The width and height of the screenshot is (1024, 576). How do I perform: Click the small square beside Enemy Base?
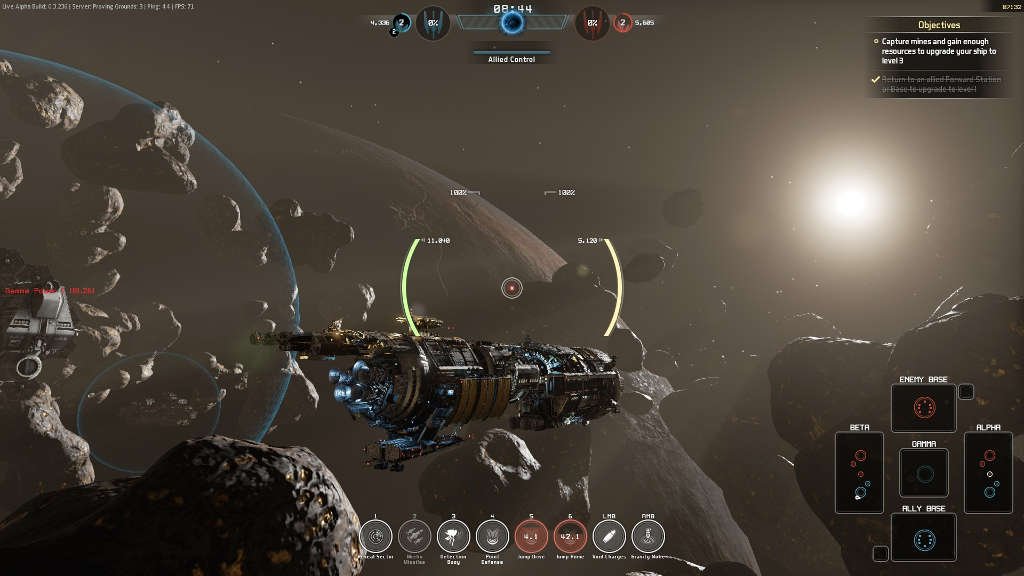click(965, 391)
